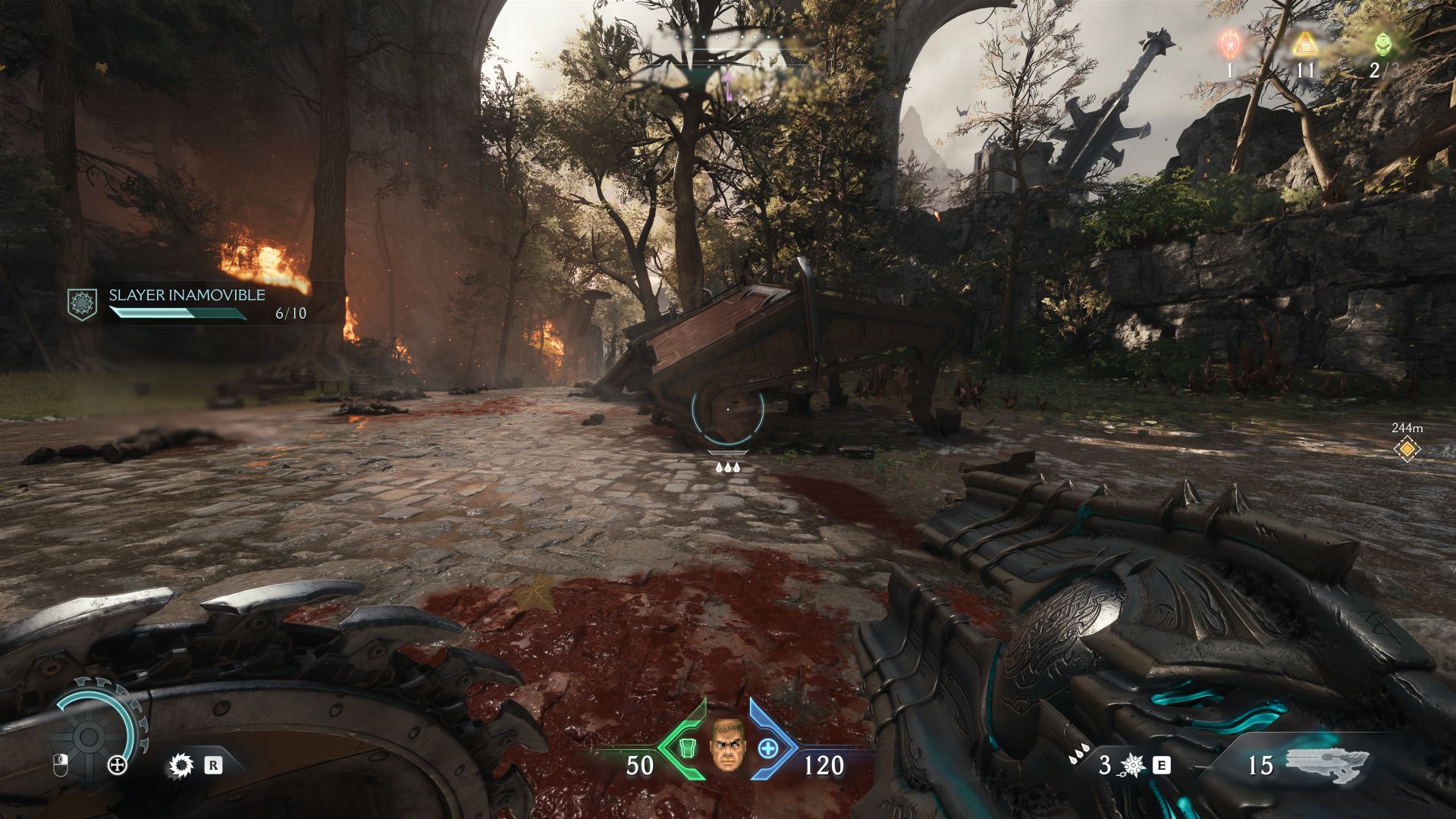
Task: Click the yellow gold triangle icon
Action: pyautogui.click(x=1304, y=44)
